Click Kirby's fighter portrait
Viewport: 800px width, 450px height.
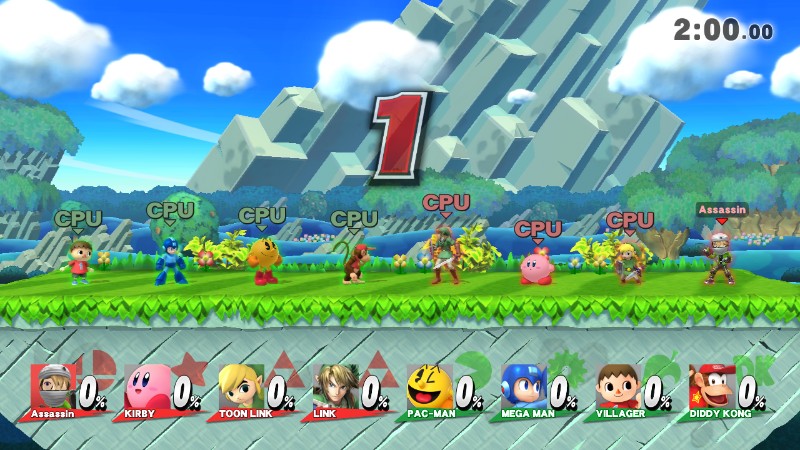click(x=146, y=385)
